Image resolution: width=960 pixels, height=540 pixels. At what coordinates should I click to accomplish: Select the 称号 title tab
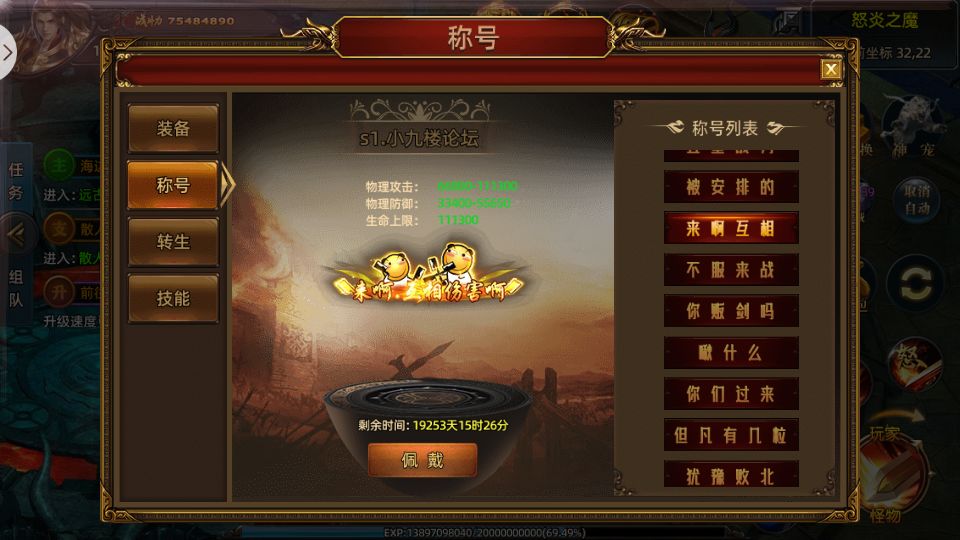click(x=173, y=185)
